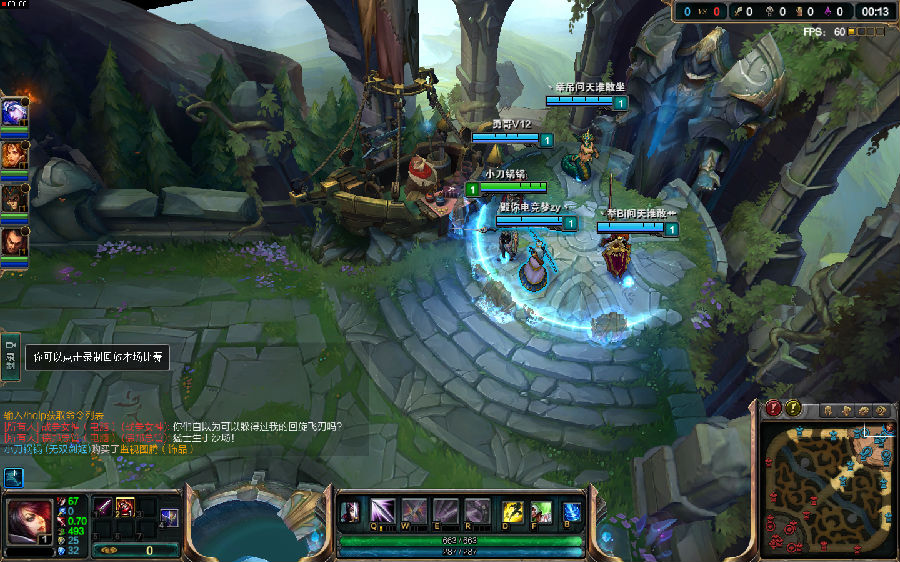900x562 pixels.
Task: Click the red-haired champion portrait
Action: pos(28,520)
